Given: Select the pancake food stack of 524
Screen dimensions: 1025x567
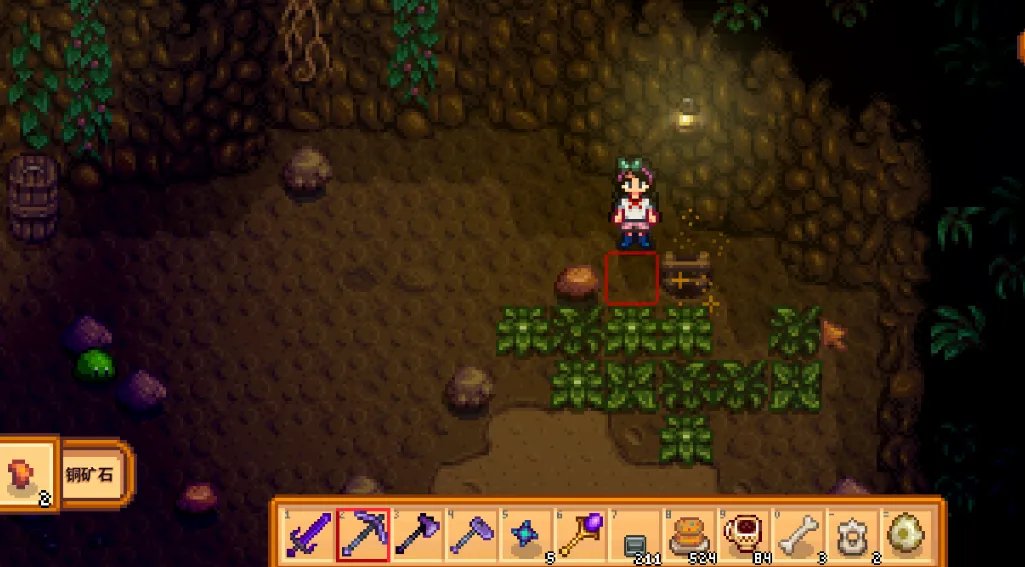Looking at the screenshot, I should point(688,533).
